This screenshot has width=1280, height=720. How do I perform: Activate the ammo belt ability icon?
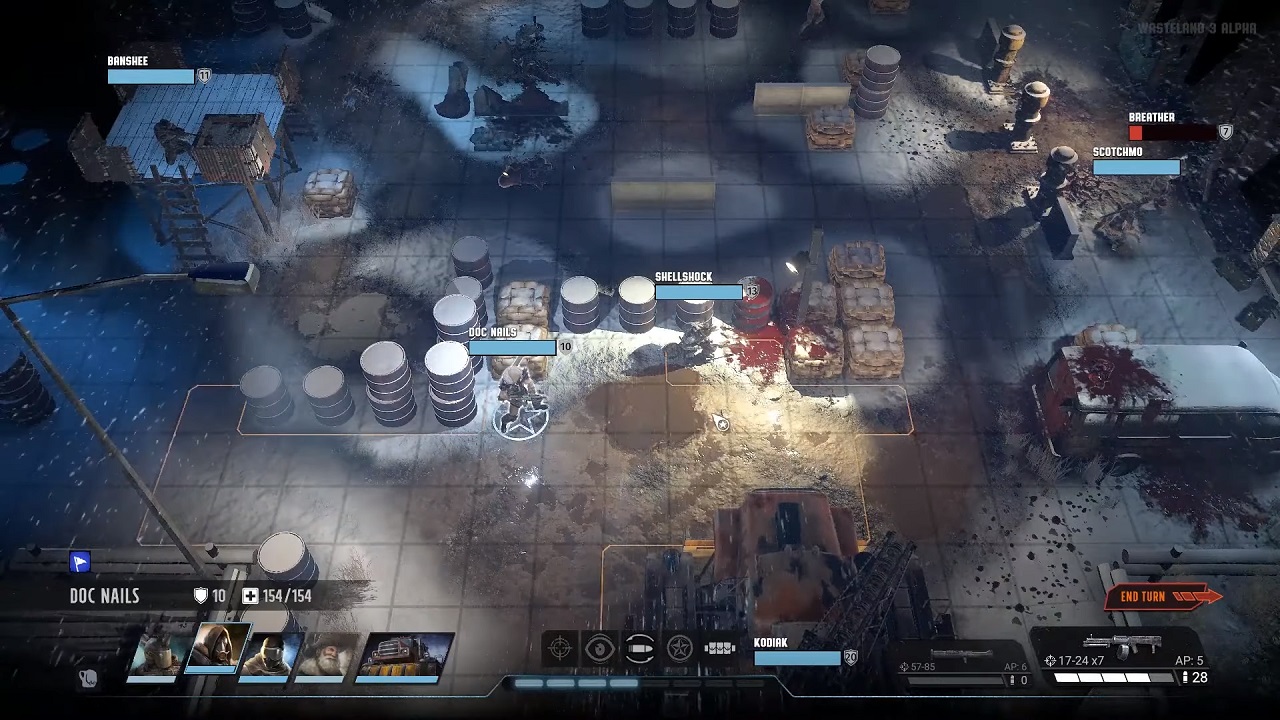click(x=720, y=649)
